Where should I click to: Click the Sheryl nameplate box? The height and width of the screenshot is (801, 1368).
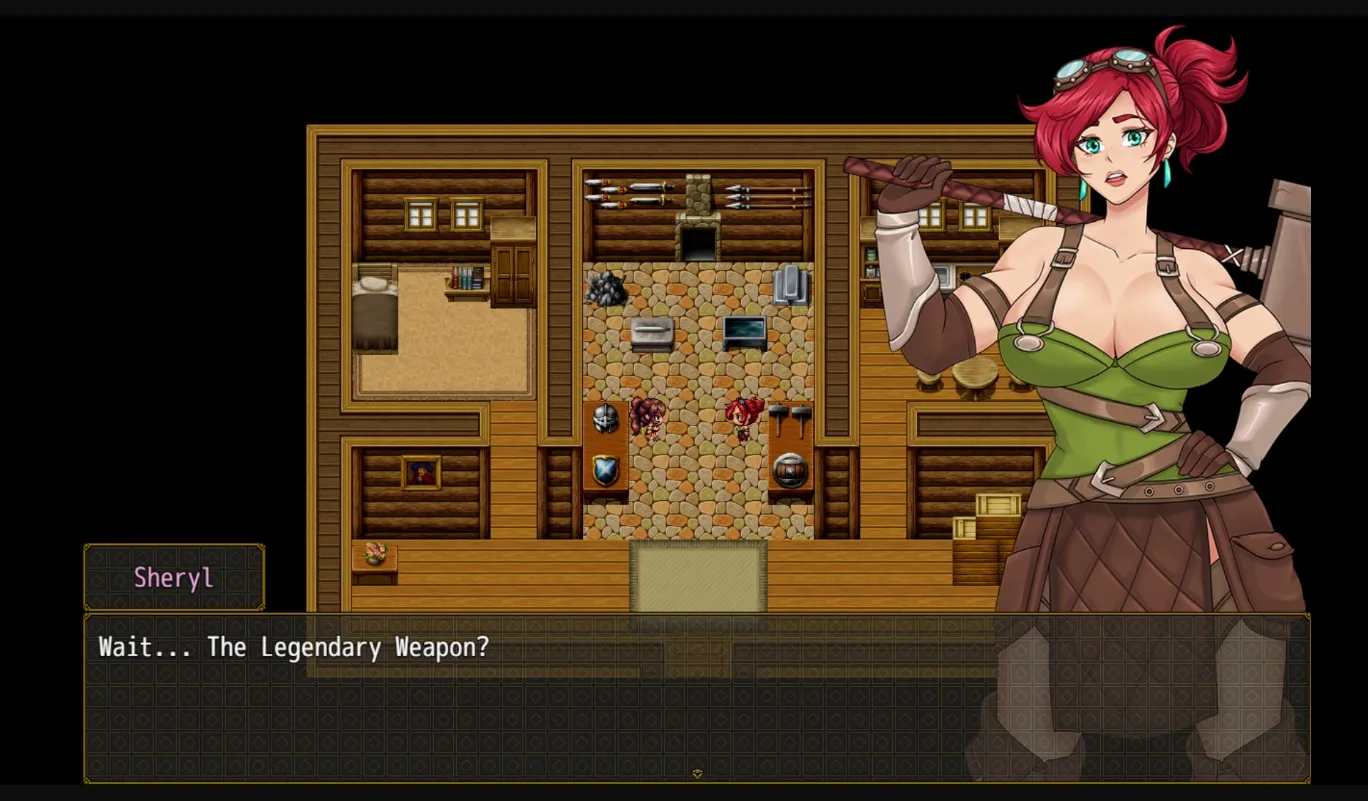[x=173, y=577]
